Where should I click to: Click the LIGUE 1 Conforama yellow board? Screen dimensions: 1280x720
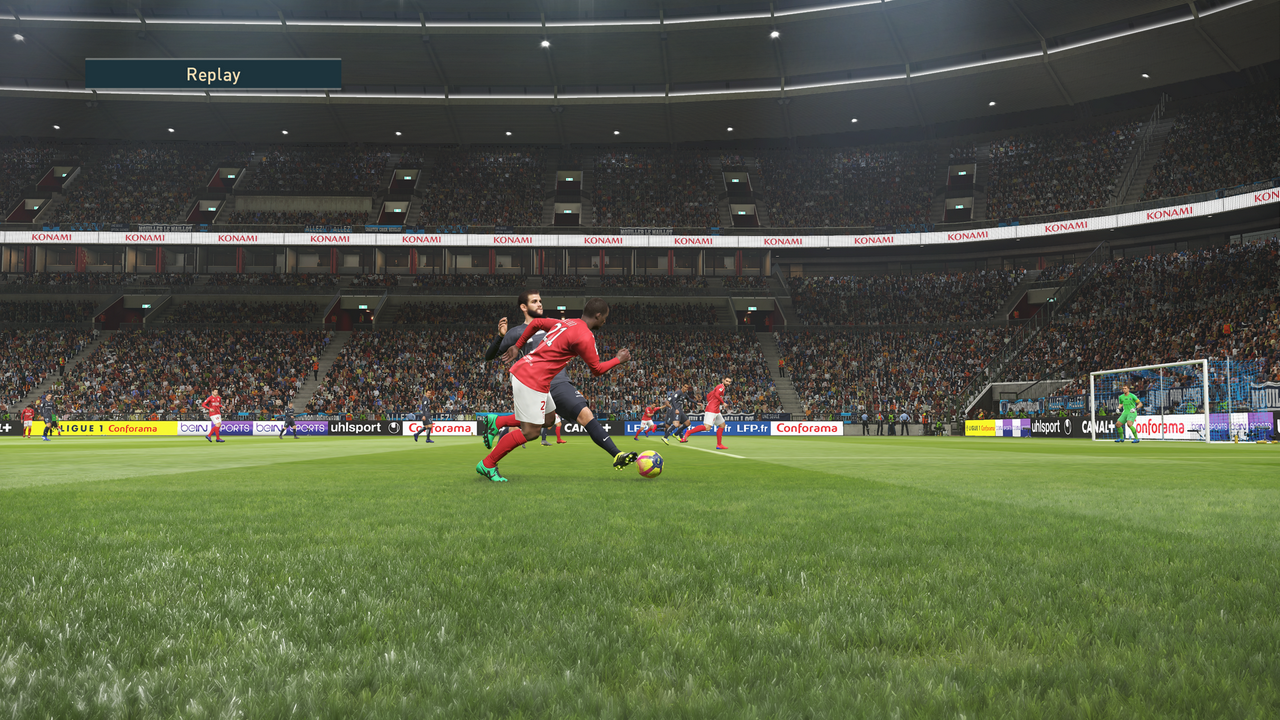110,428
